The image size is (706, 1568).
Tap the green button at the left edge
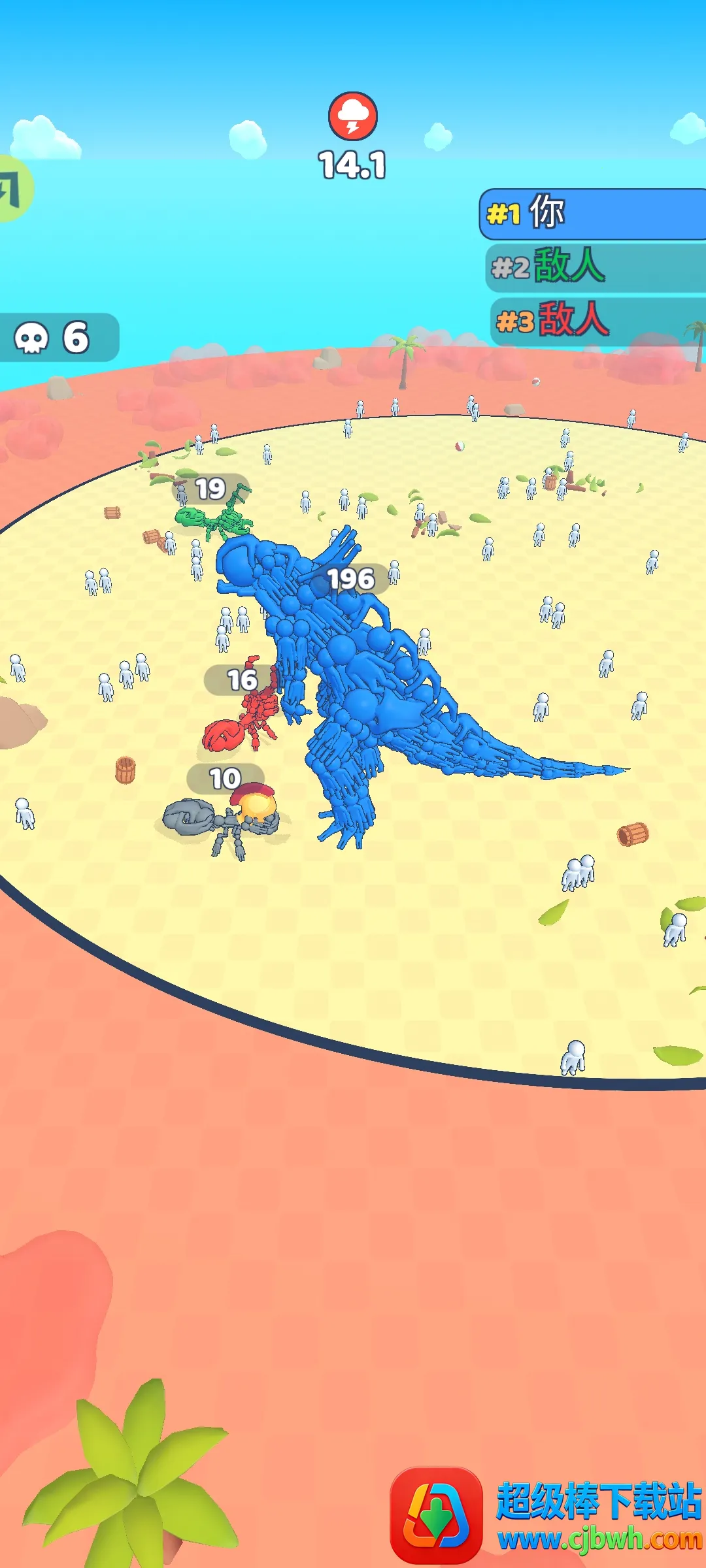pos(13,189)
